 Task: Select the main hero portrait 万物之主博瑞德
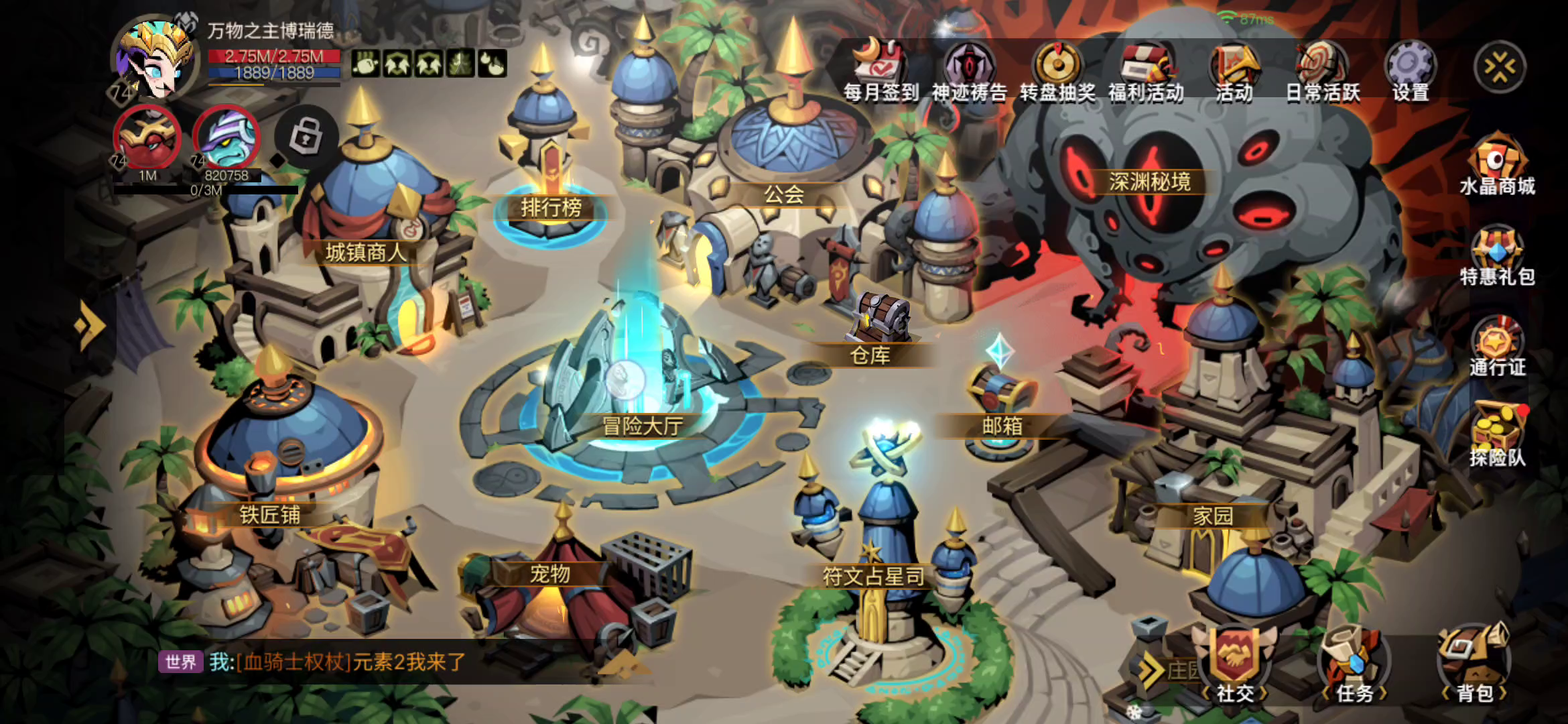coord(155,60)
